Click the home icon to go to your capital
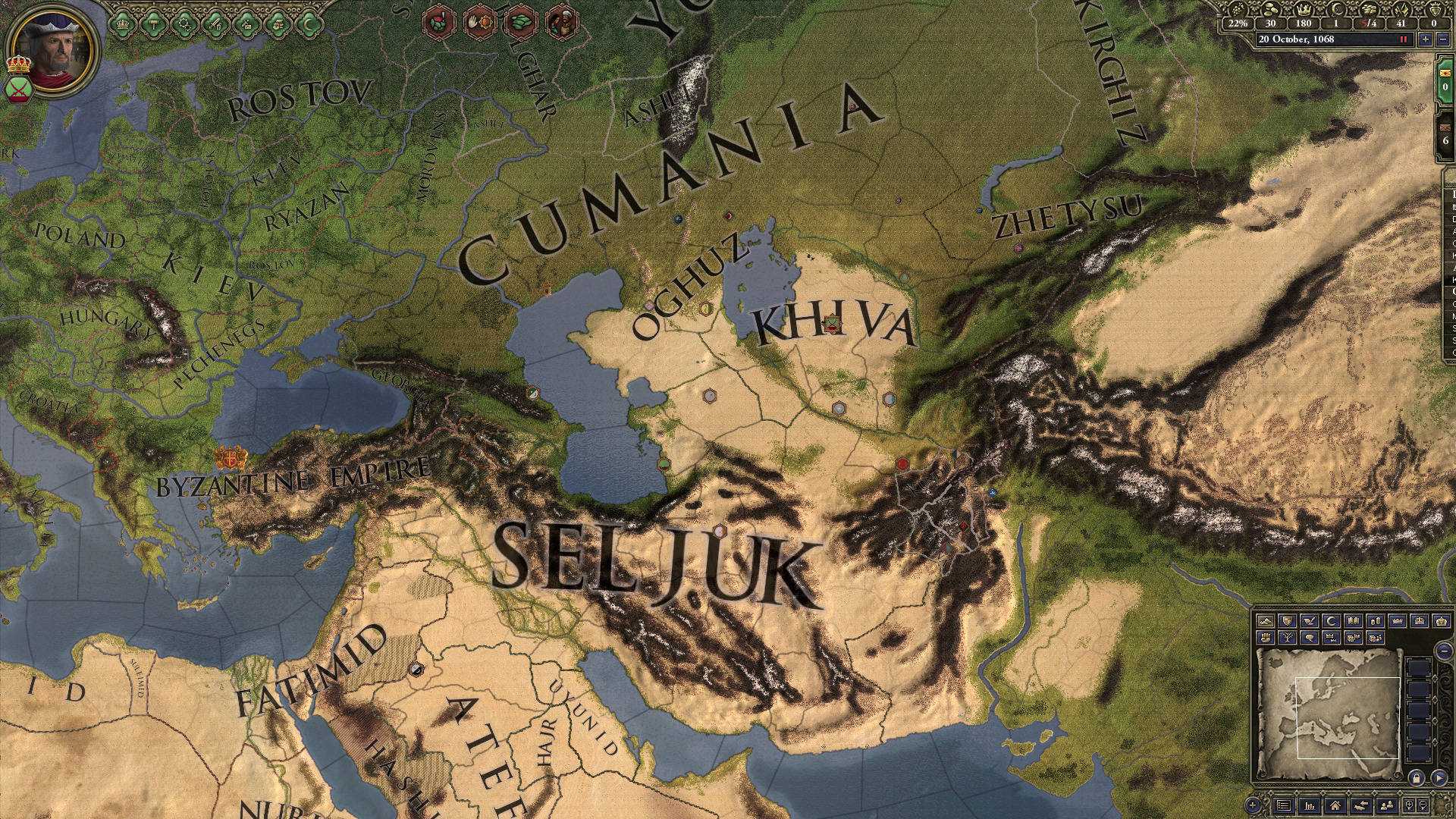1456x819 pixels. point(1335,805)
